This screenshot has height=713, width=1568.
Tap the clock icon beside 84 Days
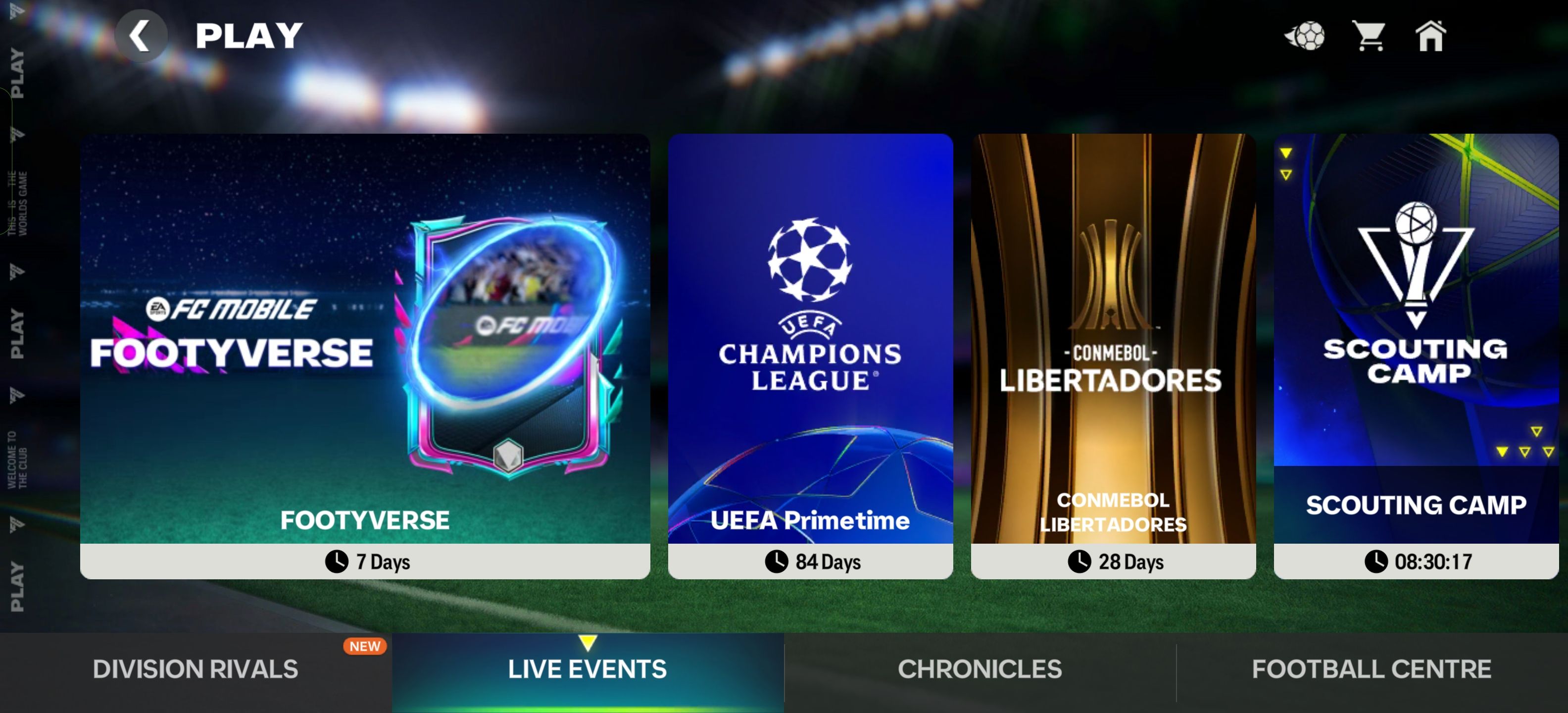(x=776, y=561)
